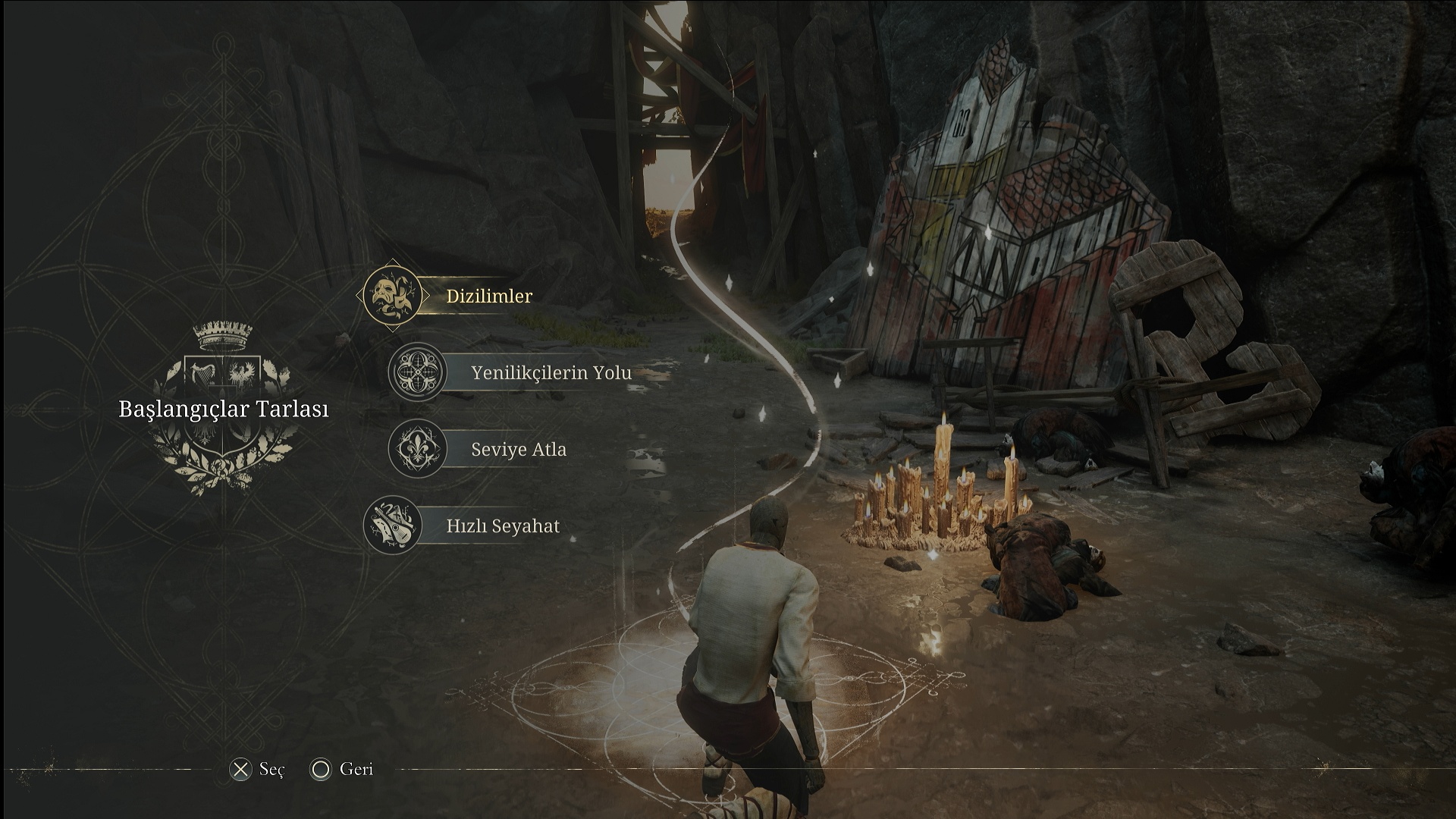1456x819 pixels.
Task: Open Hızlı Seyahat fast travel
Action: [x=503, y=526]
